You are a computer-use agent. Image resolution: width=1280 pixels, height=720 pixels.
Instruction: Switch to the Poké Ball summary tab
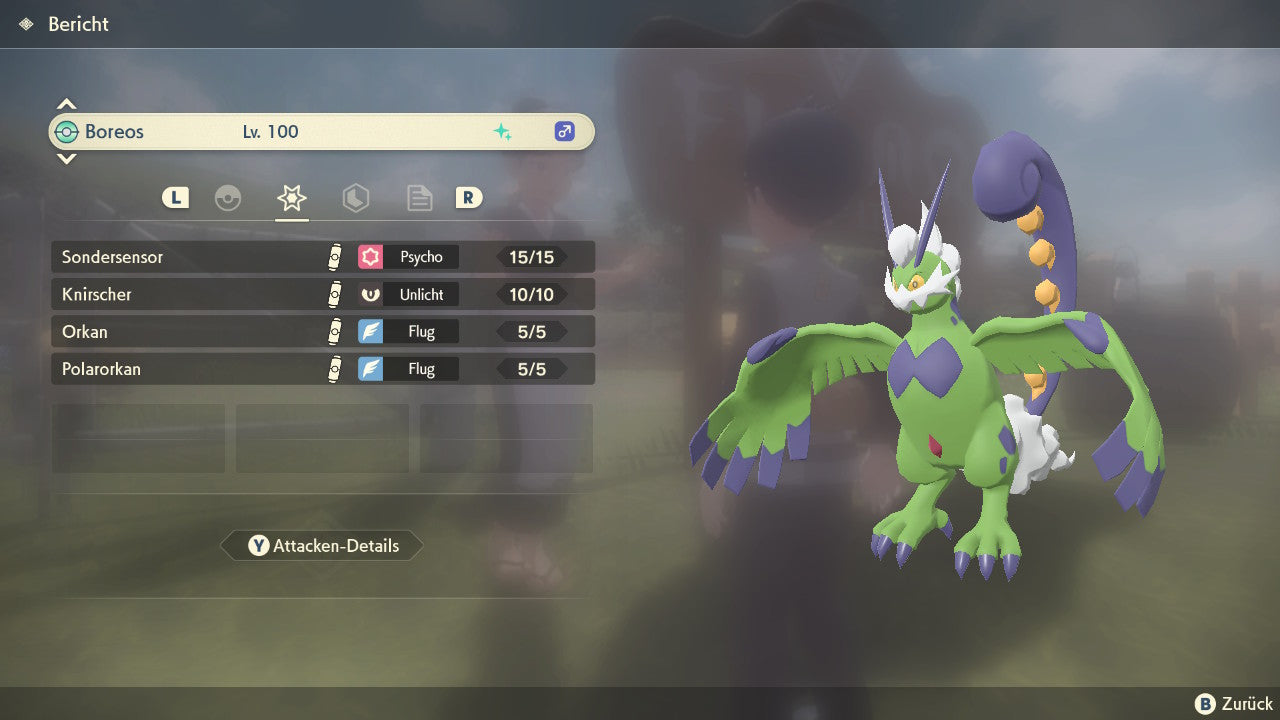[x=228, y=198]
